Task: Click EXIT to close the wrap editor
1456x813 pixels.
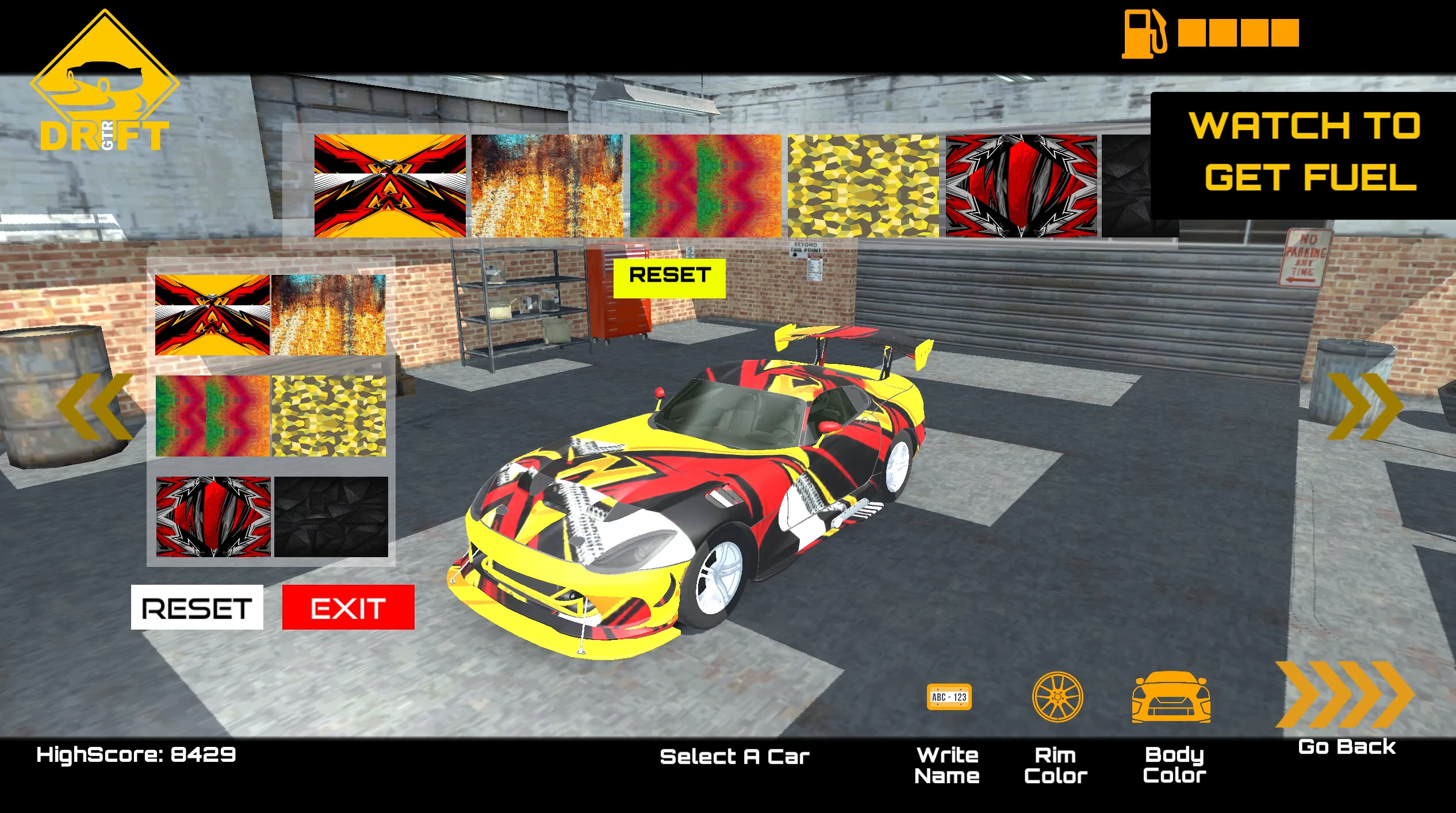Action: point(347,607)
